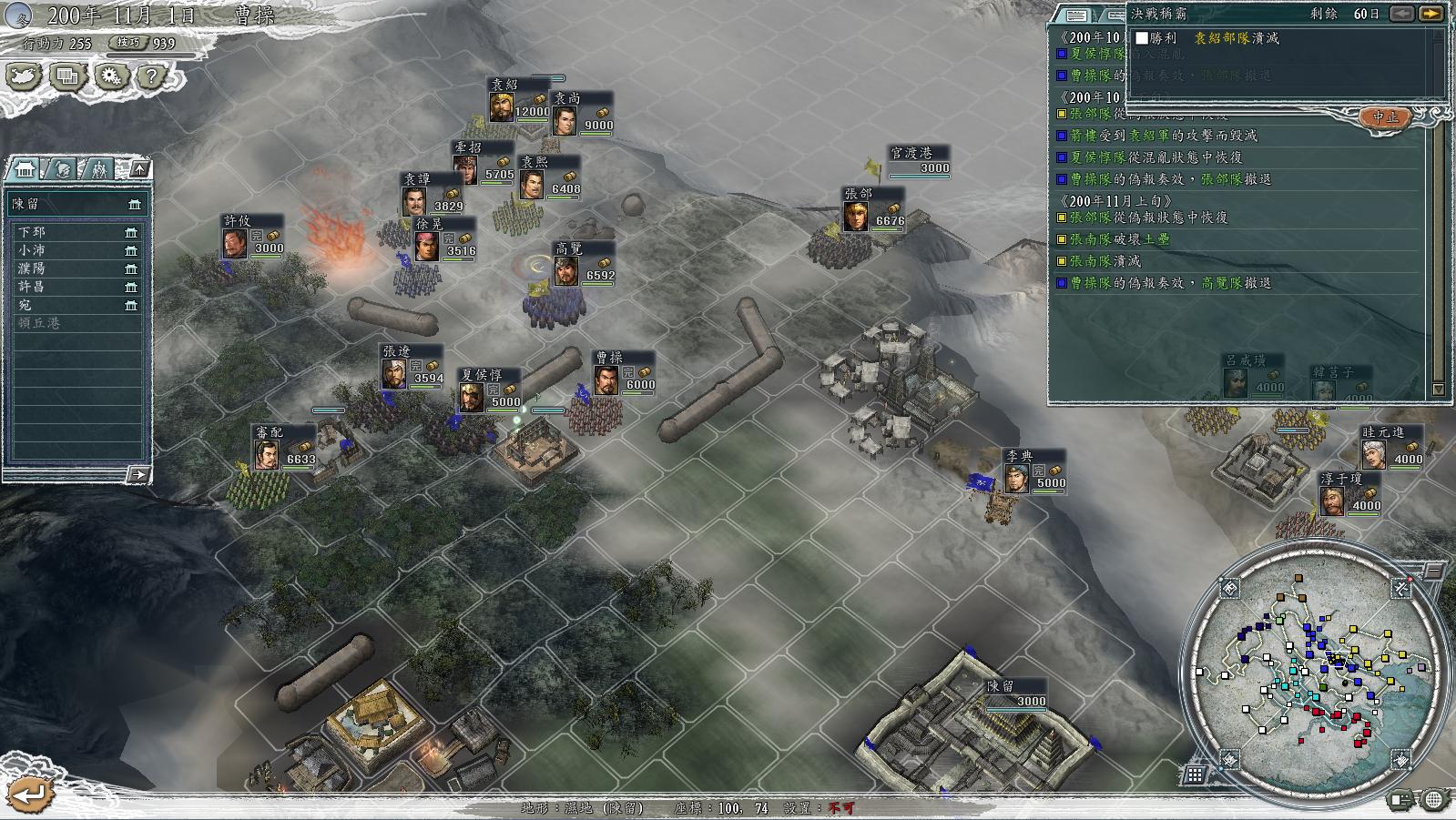Viewport: 1456px width, 820px height.
Task: Click the 中止 abort button
Action: click(x=1385, y=117)
